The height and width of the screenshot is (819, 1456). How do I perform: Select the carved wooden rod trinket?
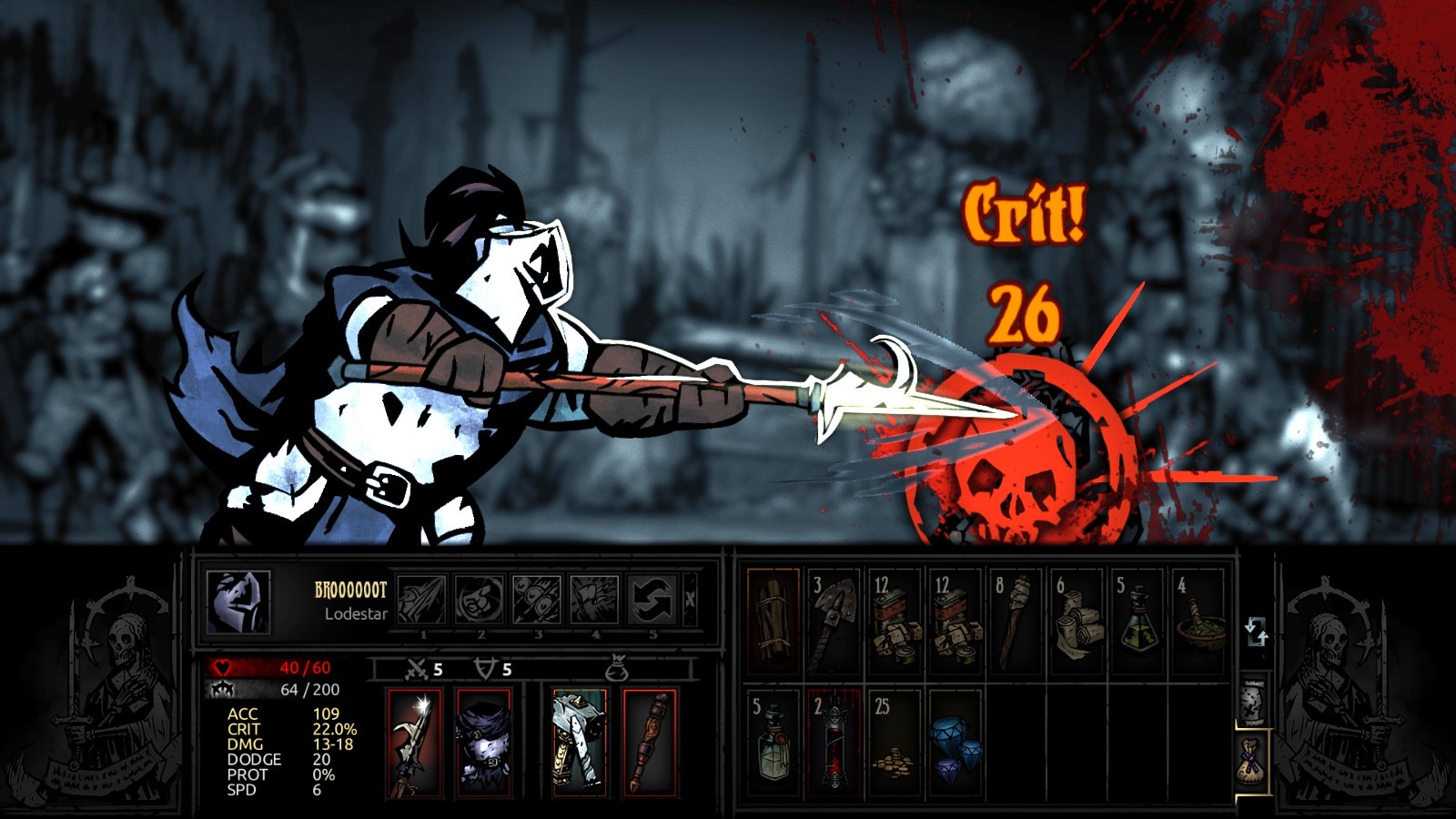tap(650, 743)
